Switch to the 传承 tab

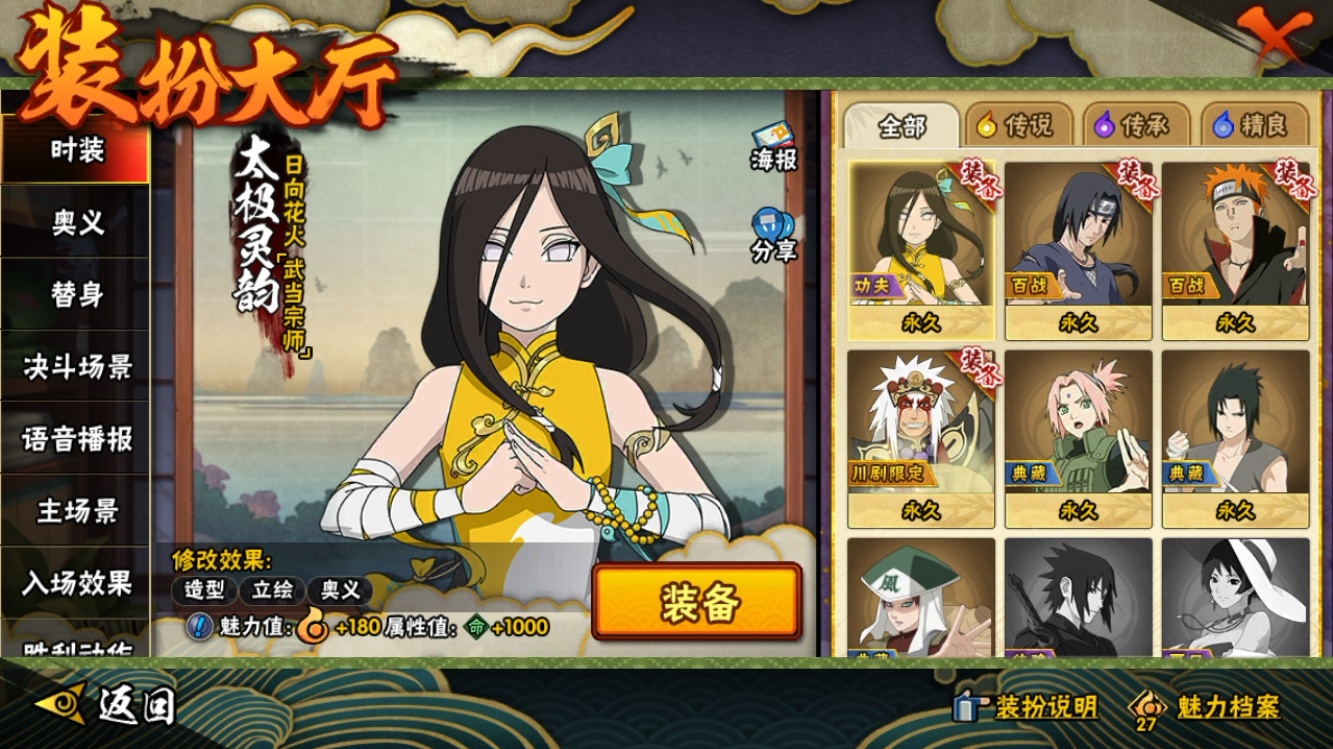click(x=1134, y=126)
